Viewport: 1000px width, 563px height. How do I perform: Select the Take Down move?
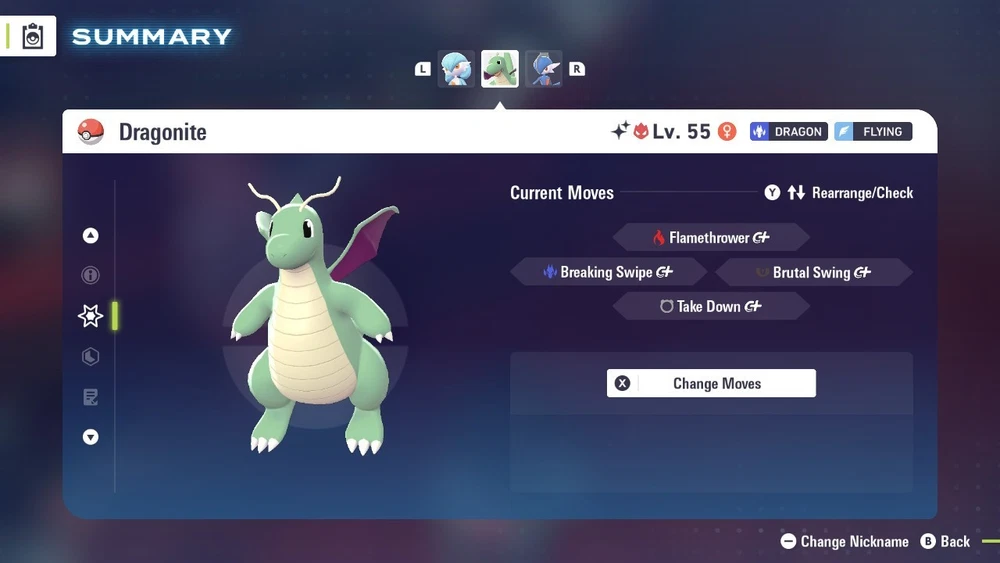(710, 307)
